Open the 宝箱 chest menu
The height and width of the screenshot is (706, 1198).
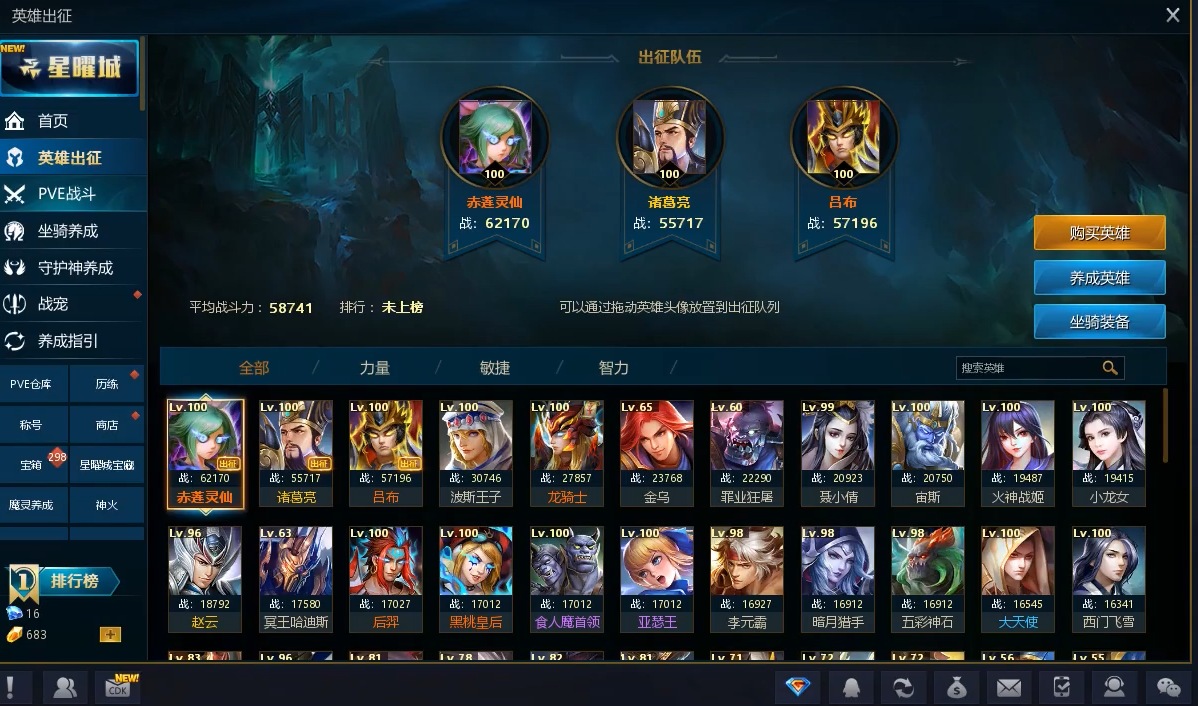(31, 465)
